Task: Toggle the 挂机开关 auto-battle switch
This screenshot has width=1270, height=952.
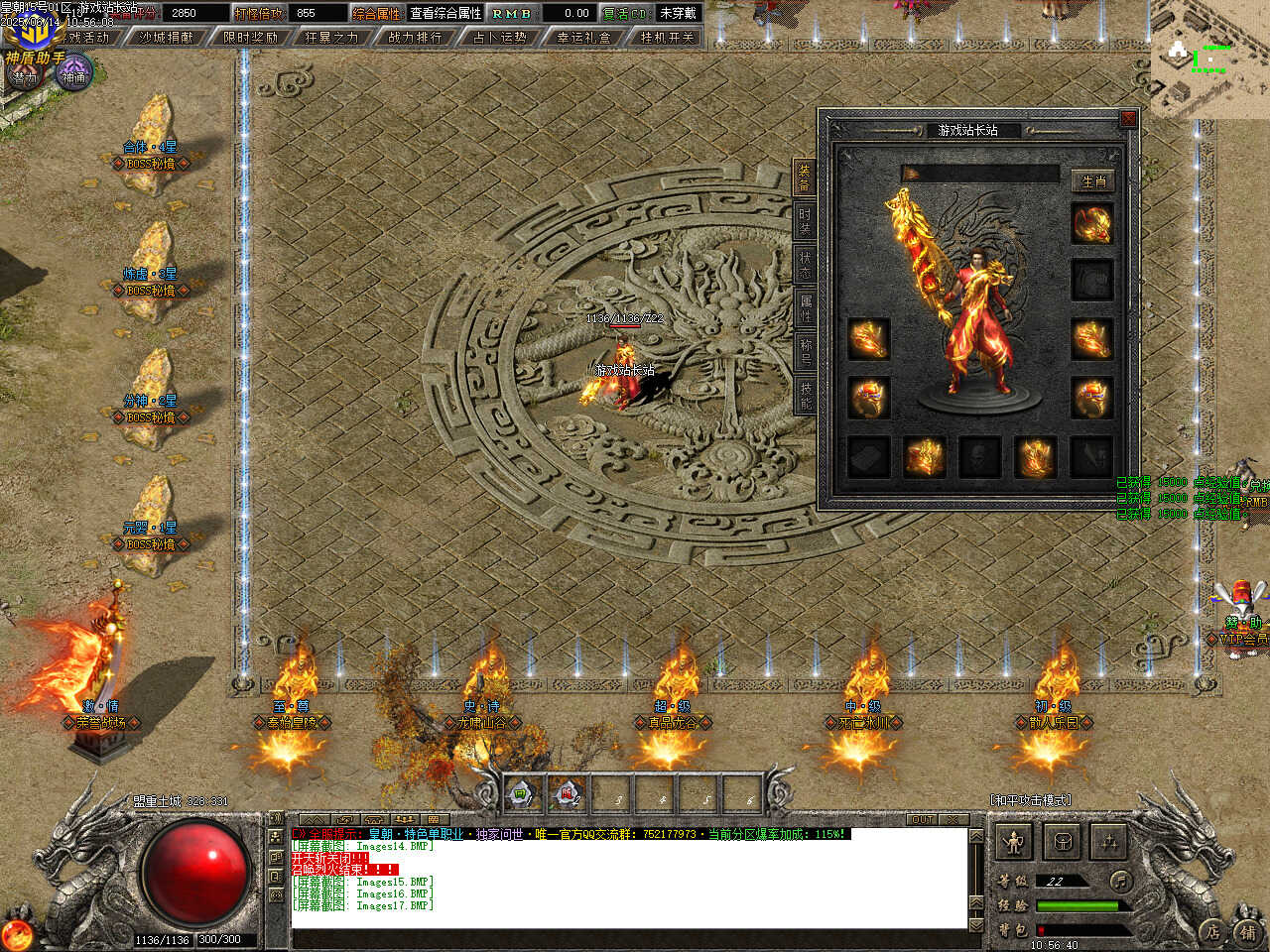Action: point(668,38)
